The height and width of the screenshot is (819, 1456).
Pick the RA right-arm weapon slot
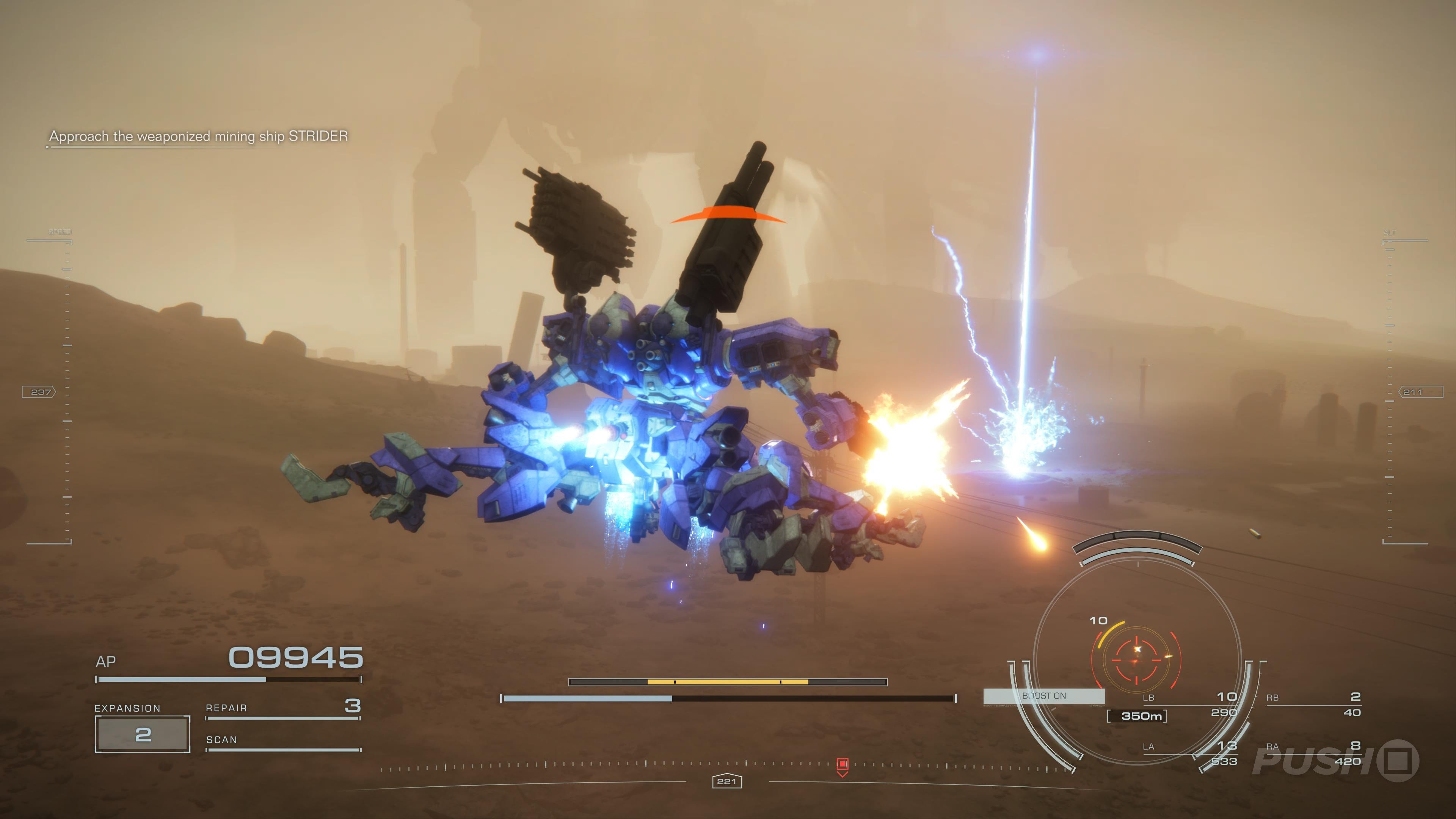(x=1313, y=753)
